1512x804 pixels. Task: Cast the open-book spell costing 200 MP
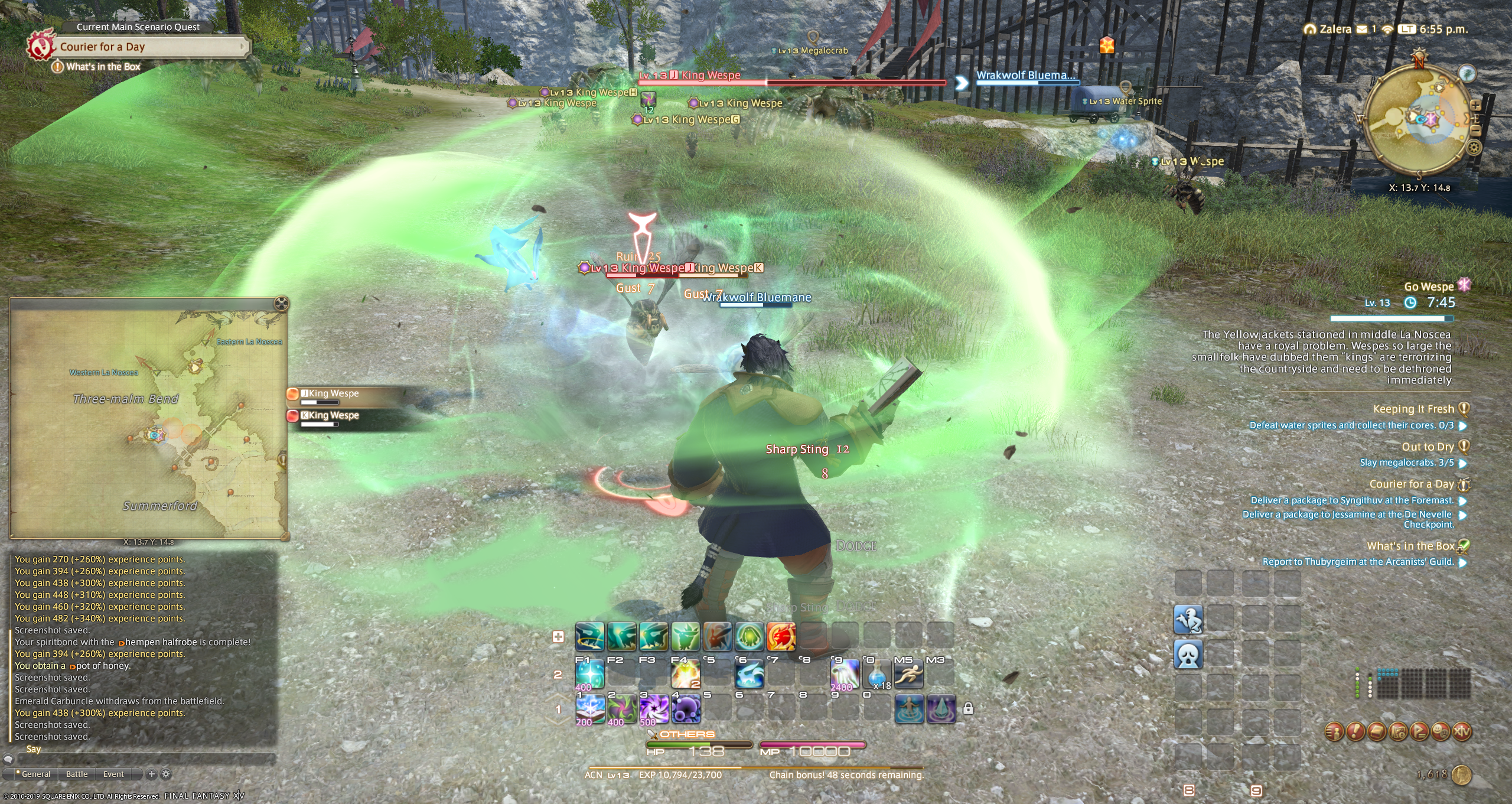[x=589, y=708]
